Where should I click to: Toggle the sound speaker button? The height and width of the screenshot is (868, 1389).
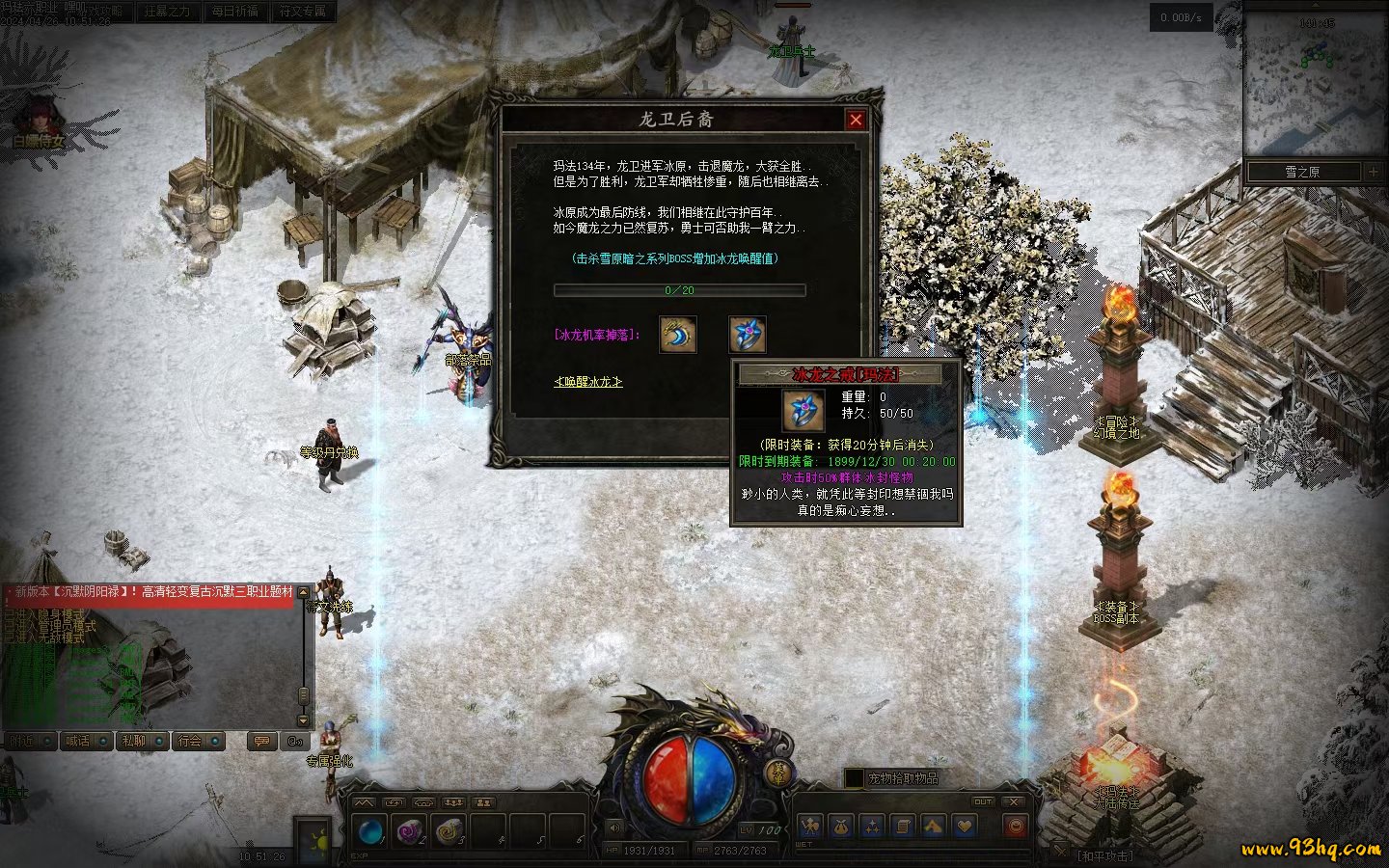(614, 827)
